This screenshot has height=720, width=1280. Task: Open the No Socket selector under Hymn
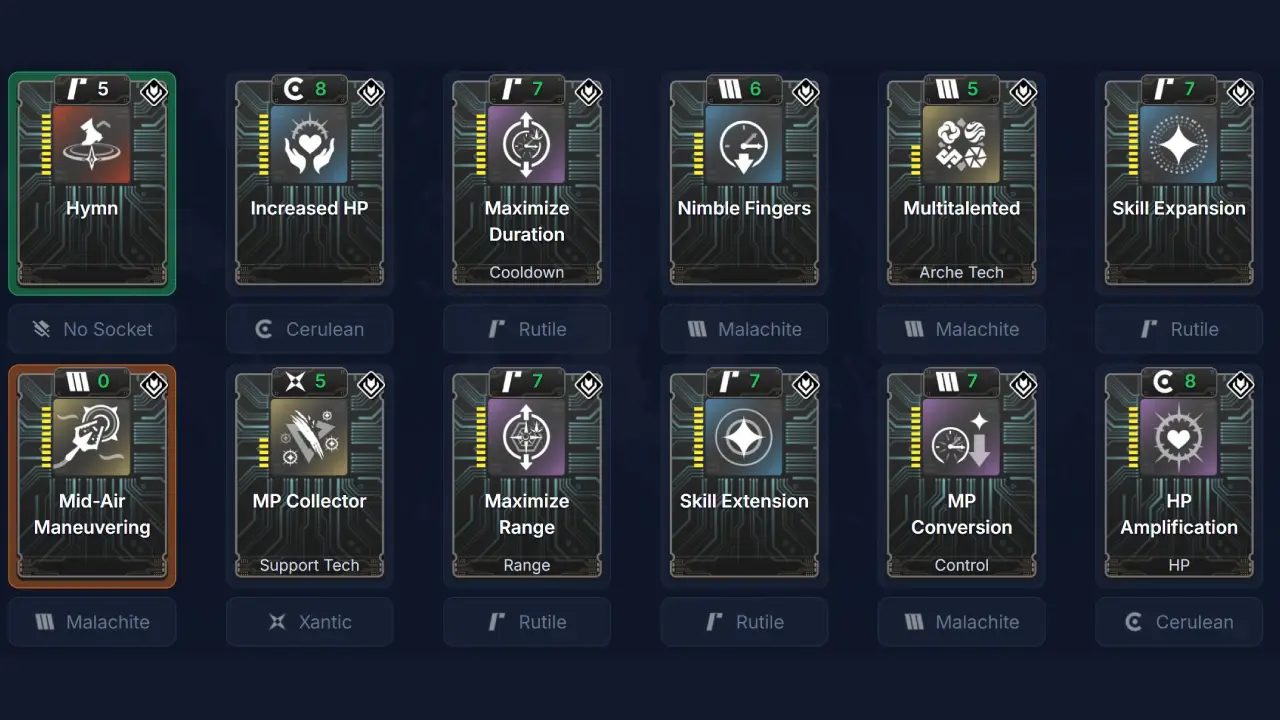(92, 329)
